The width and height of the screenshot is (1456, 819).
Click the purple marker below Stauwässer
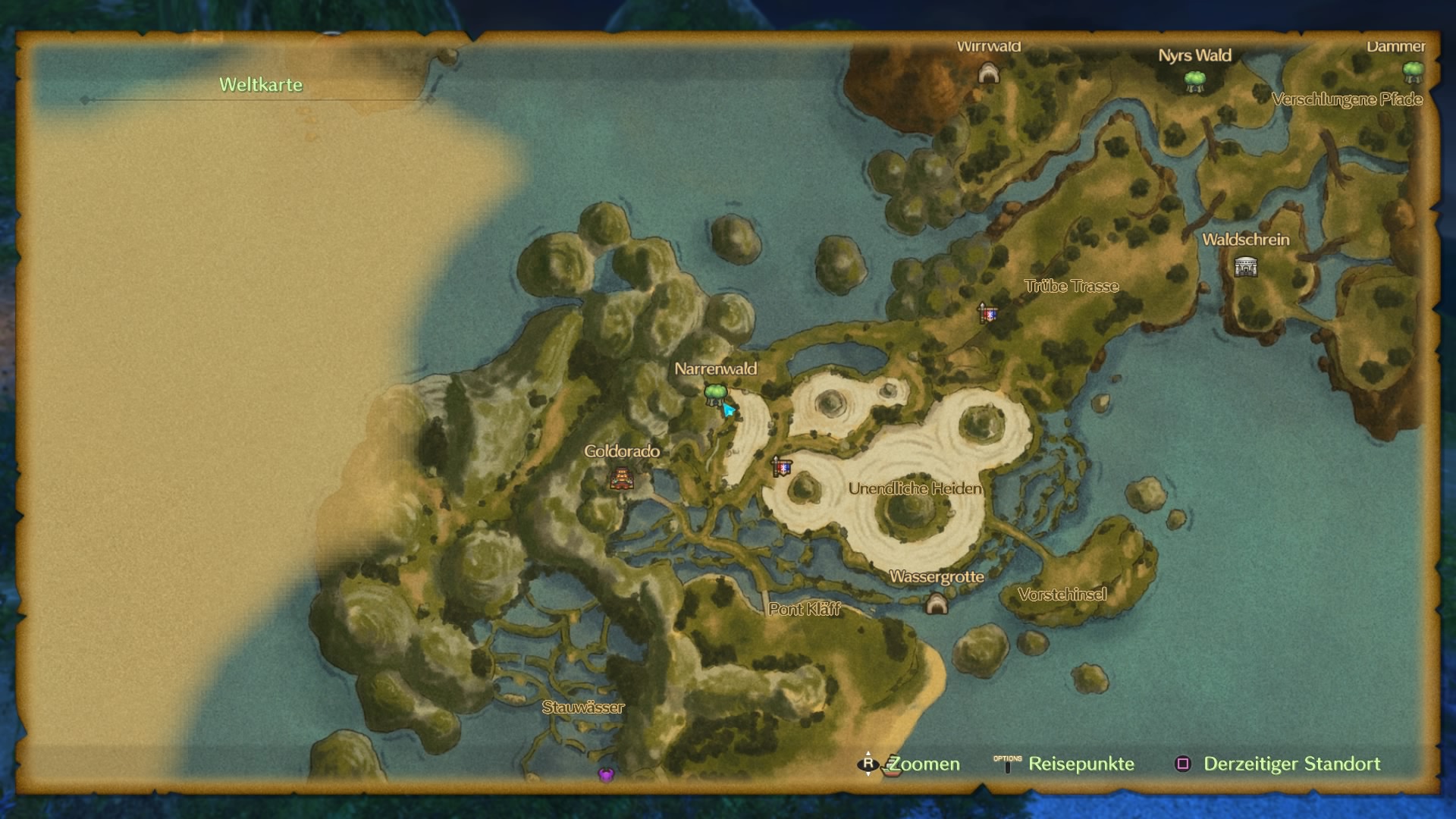click(x=606, y=774)
